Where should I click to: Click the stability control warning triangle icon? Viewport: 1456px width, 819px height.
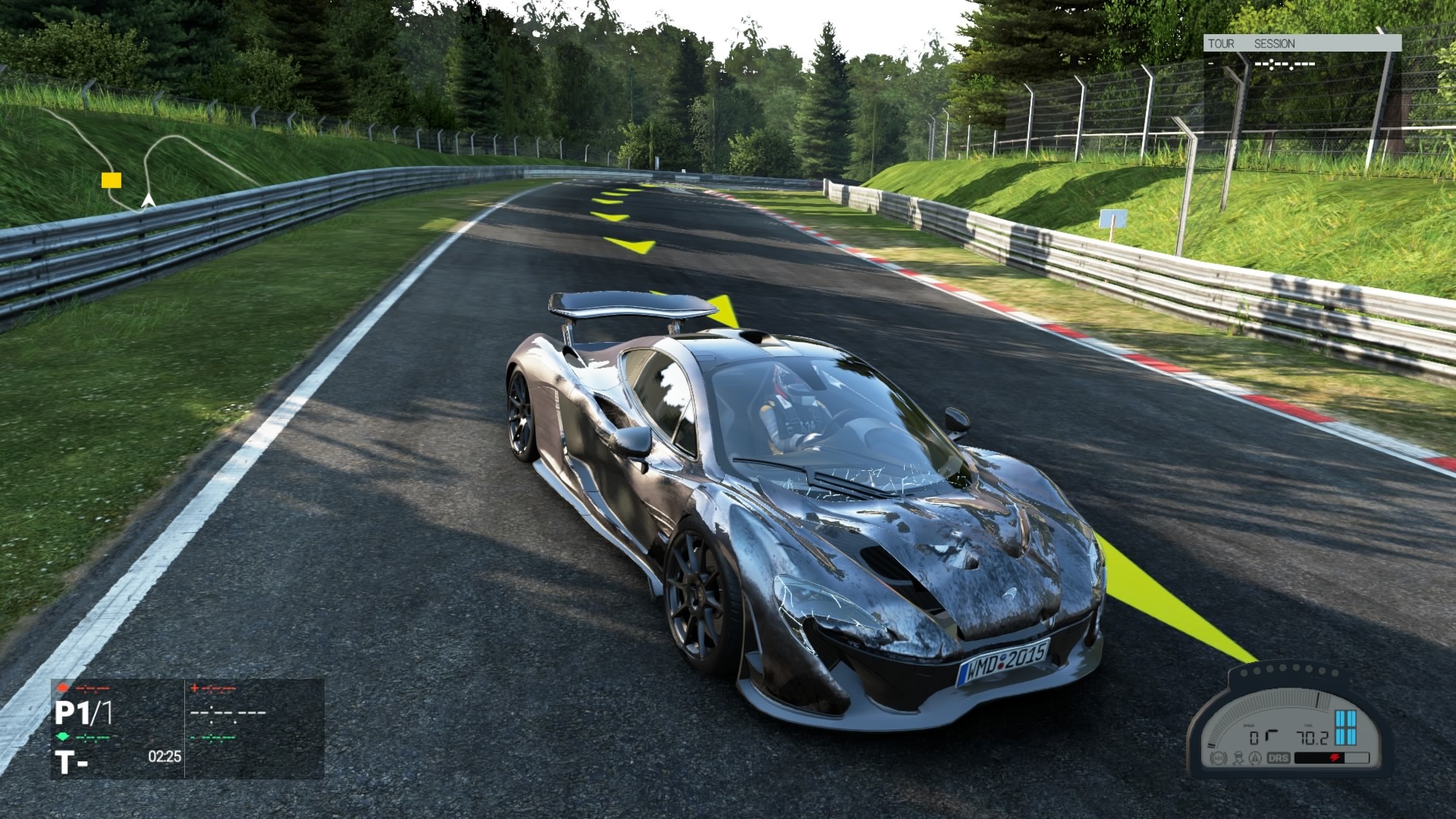point(1255,757)
